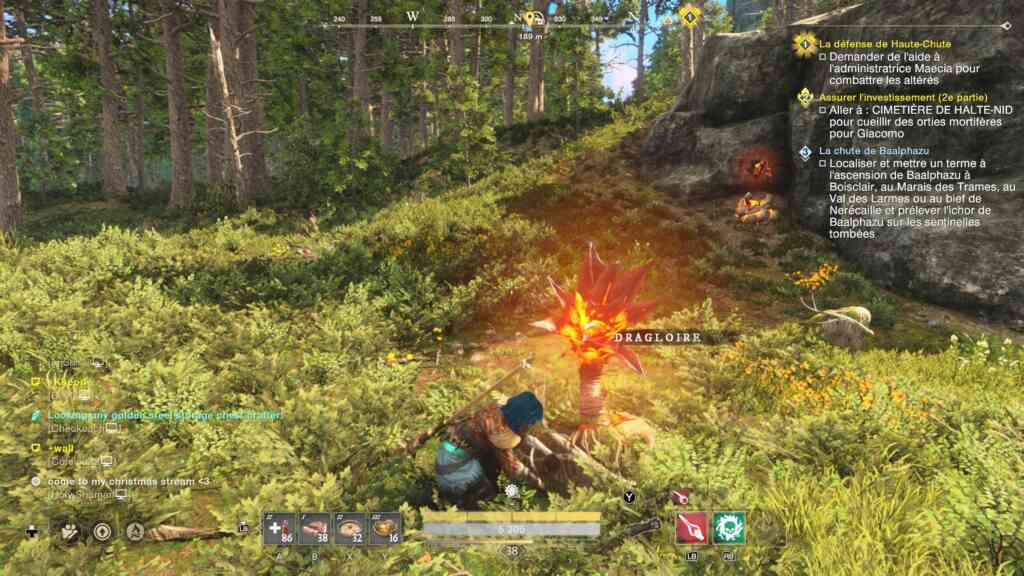Click the compass bar's W heading
The width and height of the screenshot is (1024, 576).
click(x=413, y=17)
